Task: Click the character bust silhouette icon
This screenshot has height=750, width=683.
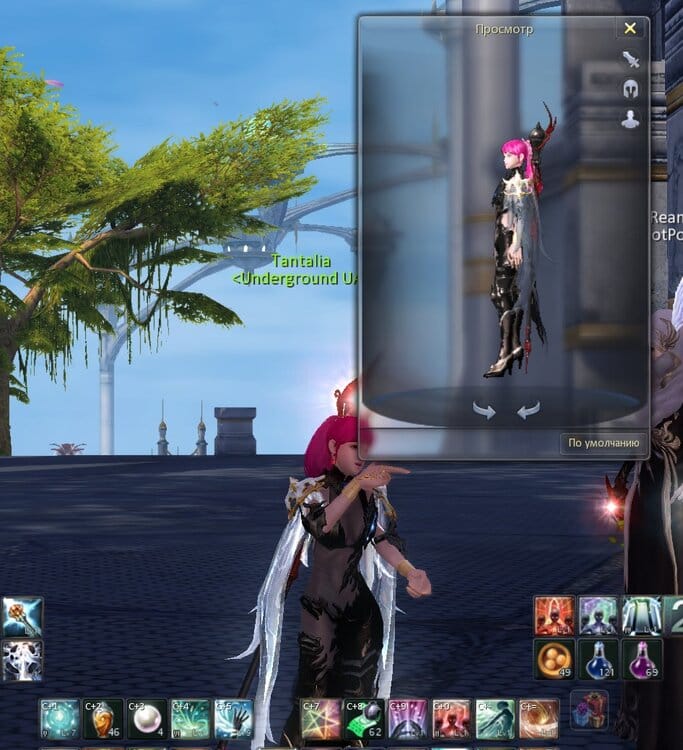Action: pos(630,119)
